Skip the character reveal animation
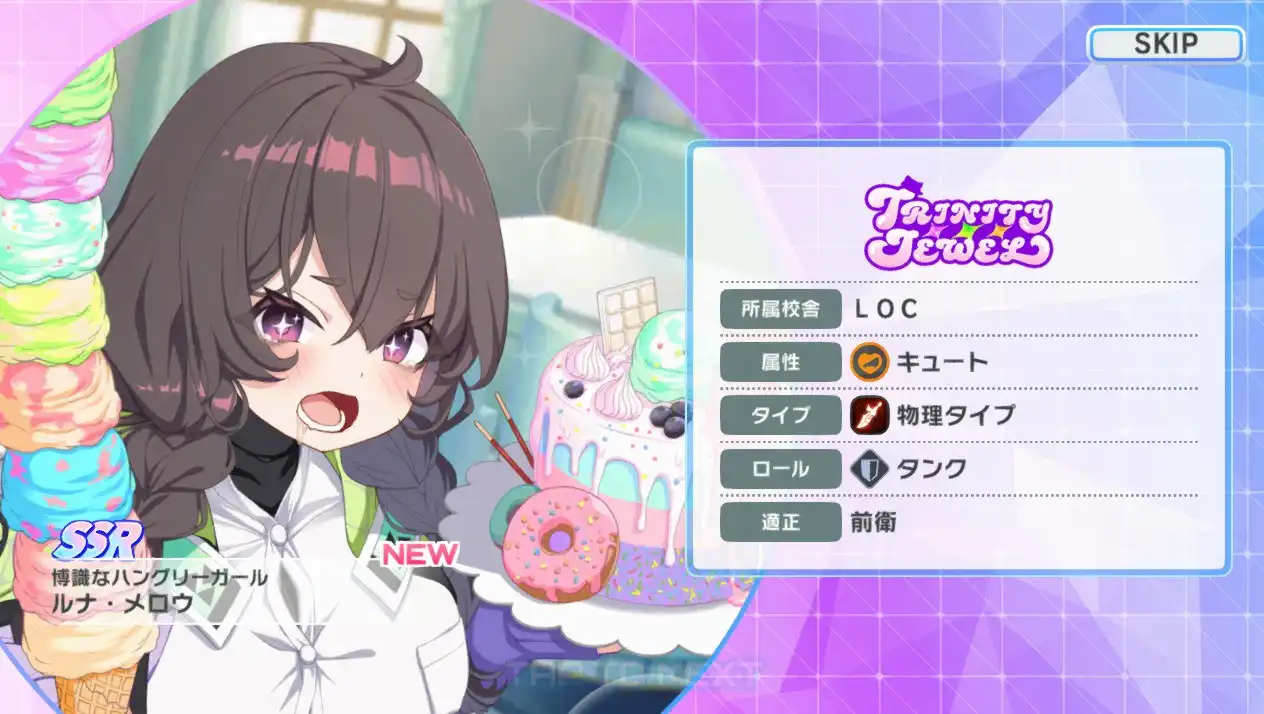 pos(1165,44)
